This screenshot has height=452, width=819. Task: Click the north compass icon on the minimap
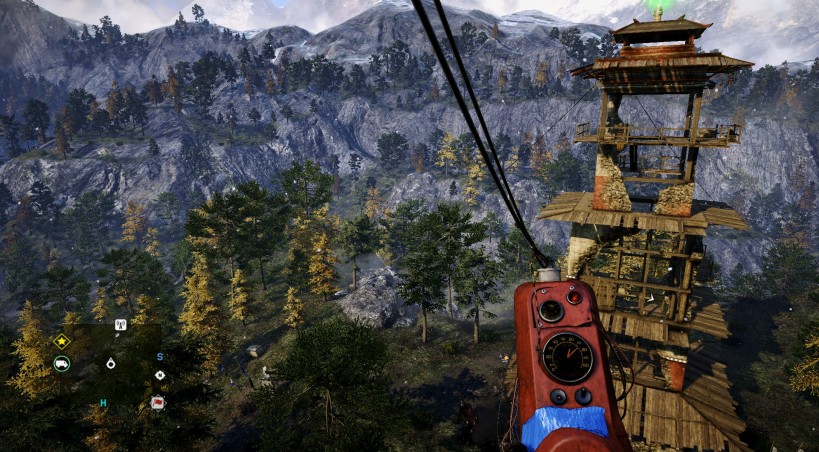tap(159, 375)
